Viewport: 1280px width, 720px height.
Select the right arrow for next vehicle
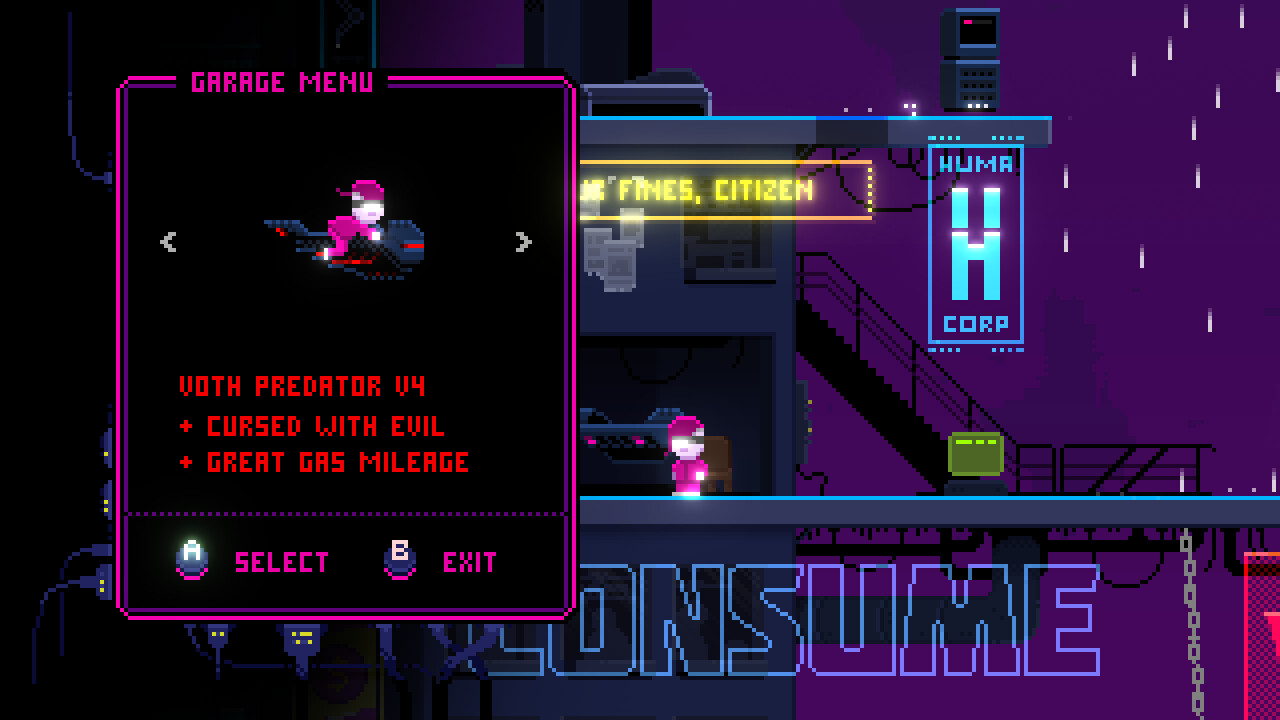522,241
